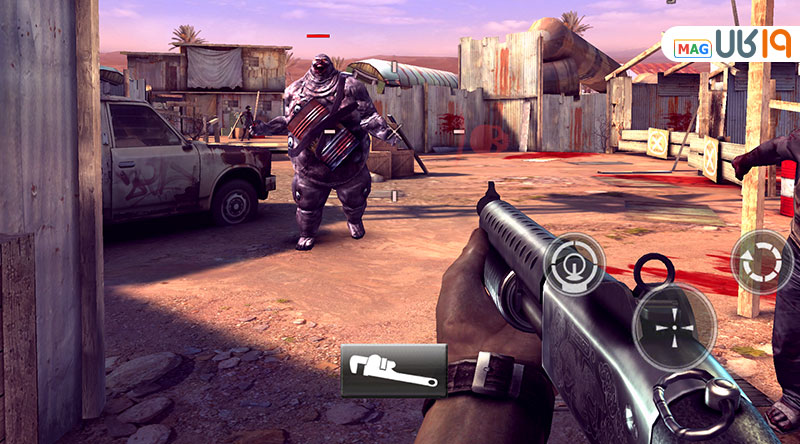Activate the aim-down-sights scope button
The image size is (800, 444).
[x=574, y=261]
